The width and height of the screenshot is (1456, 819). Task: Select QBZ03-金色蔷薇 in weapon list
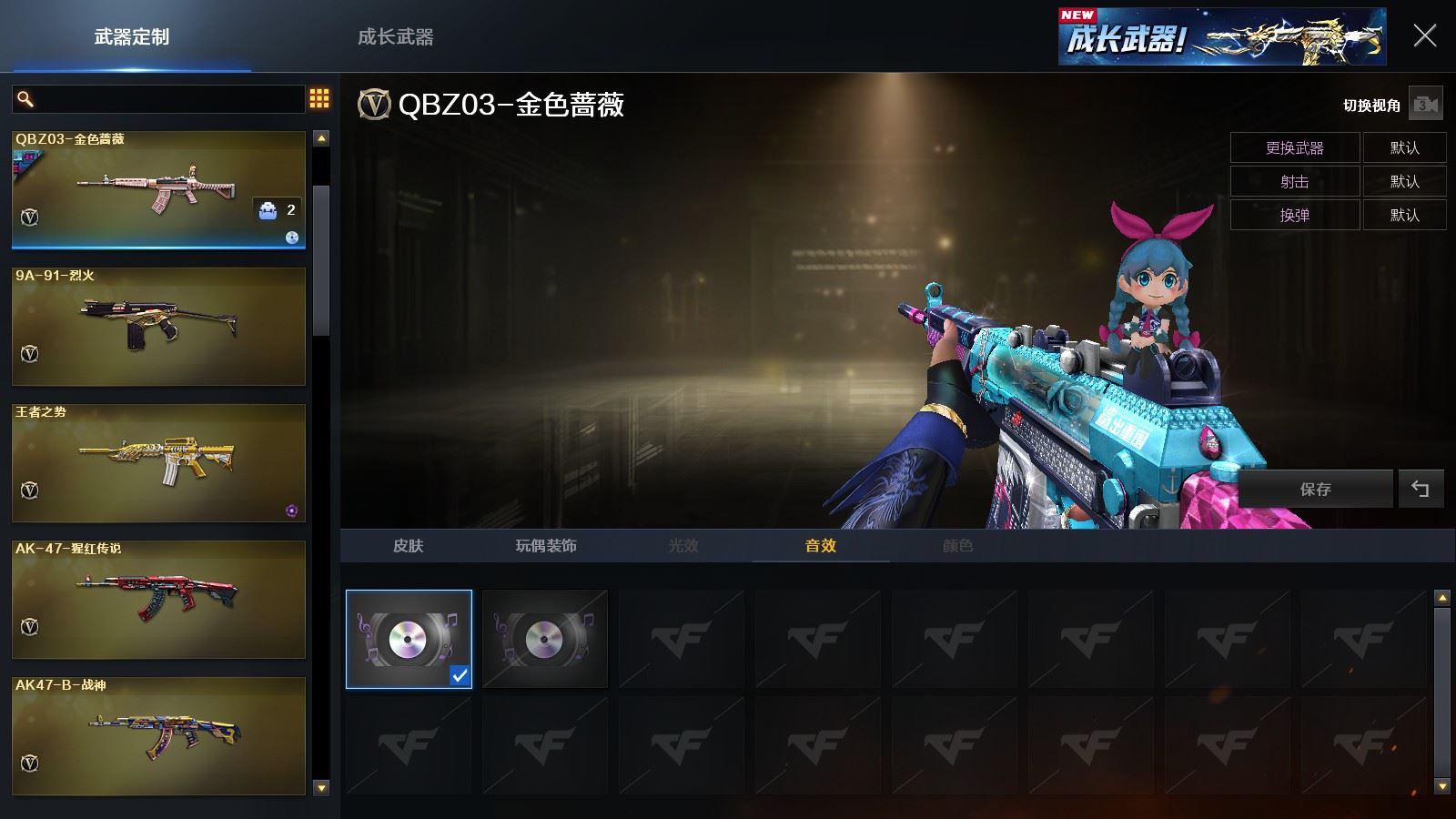tap(158, 189)
